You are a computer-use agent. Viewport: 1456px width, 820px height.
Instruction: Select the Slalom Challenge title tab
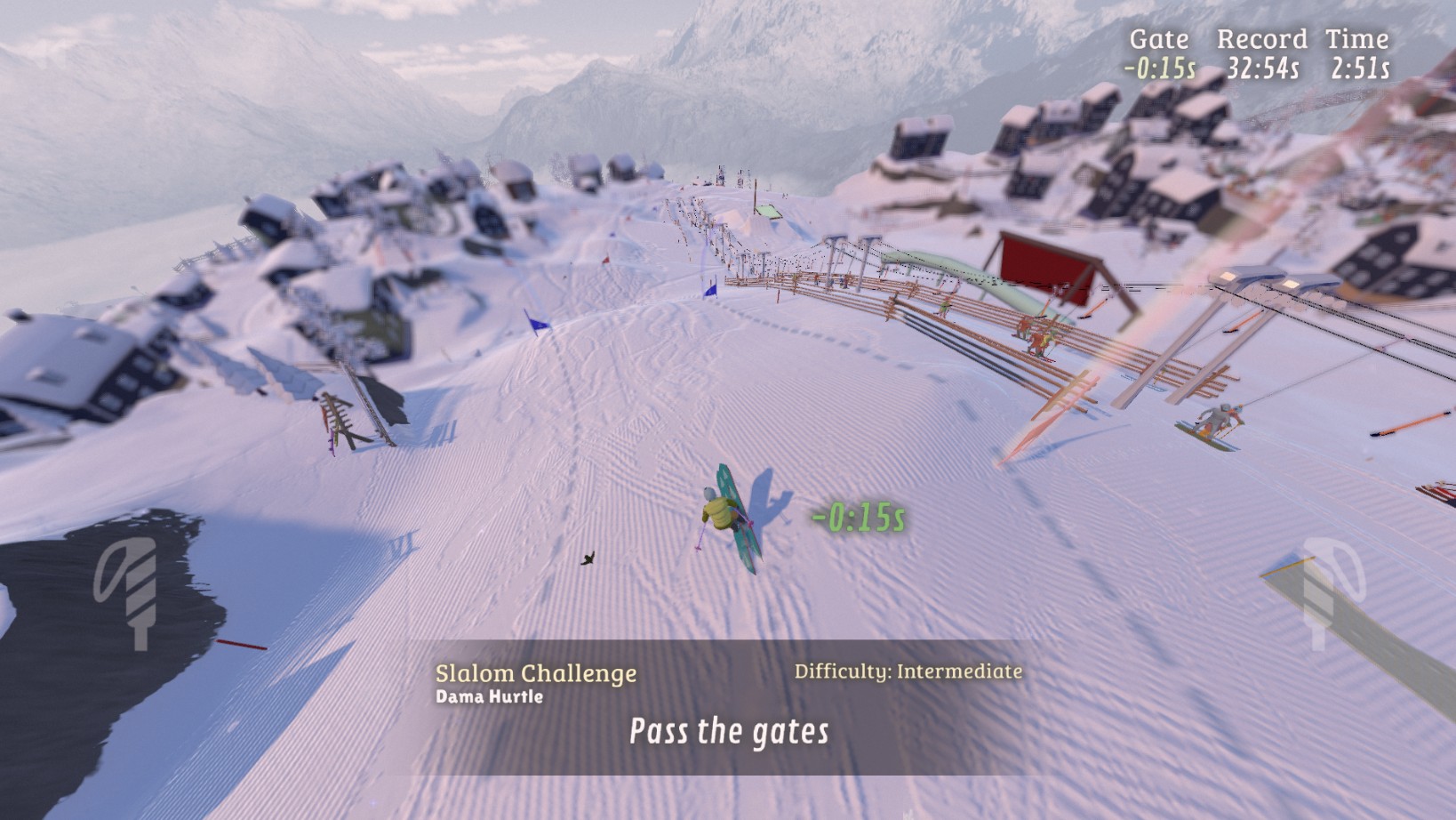coord(534,673)
